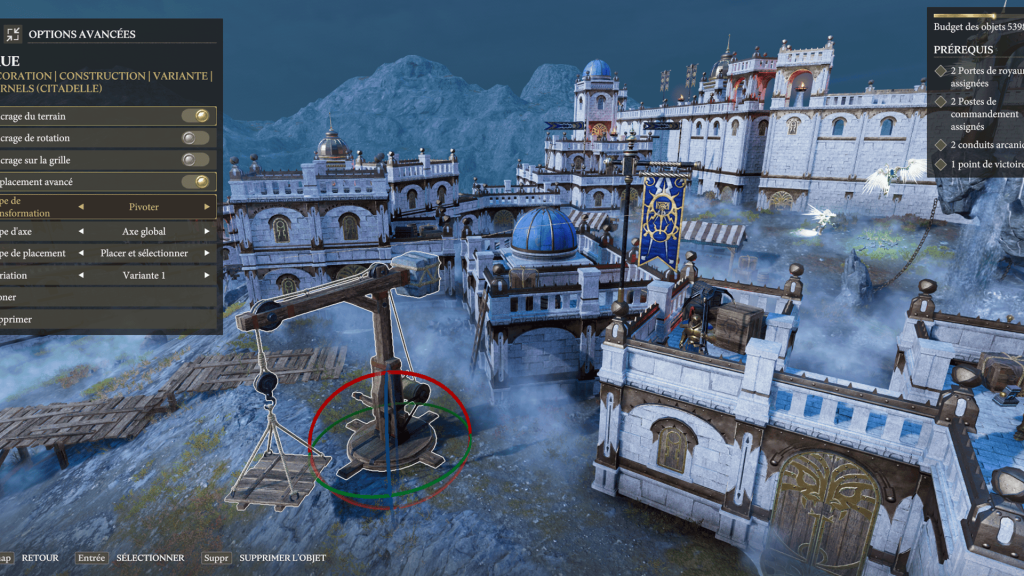This screenshot has height=576, width=1024.
Task: Click left arrow beside Variante 1
Action: pyautogui.click(x=81, y=275)
